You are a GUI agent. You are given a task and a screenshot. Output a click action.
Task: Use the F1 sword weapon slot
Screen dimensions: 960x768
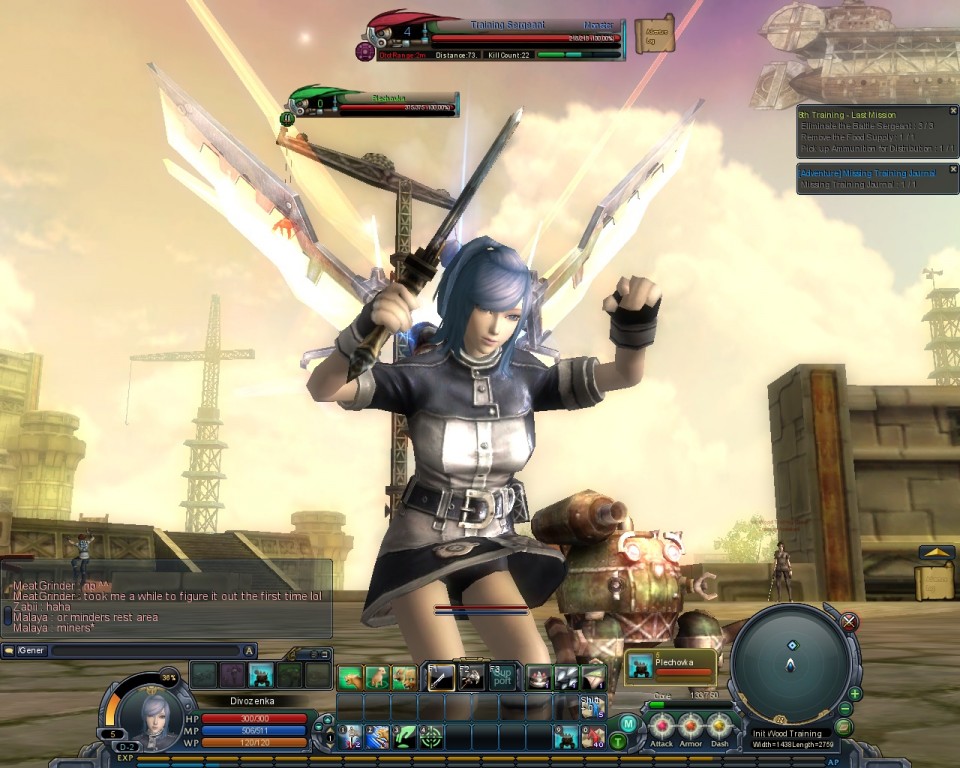(x=442, y=677)
